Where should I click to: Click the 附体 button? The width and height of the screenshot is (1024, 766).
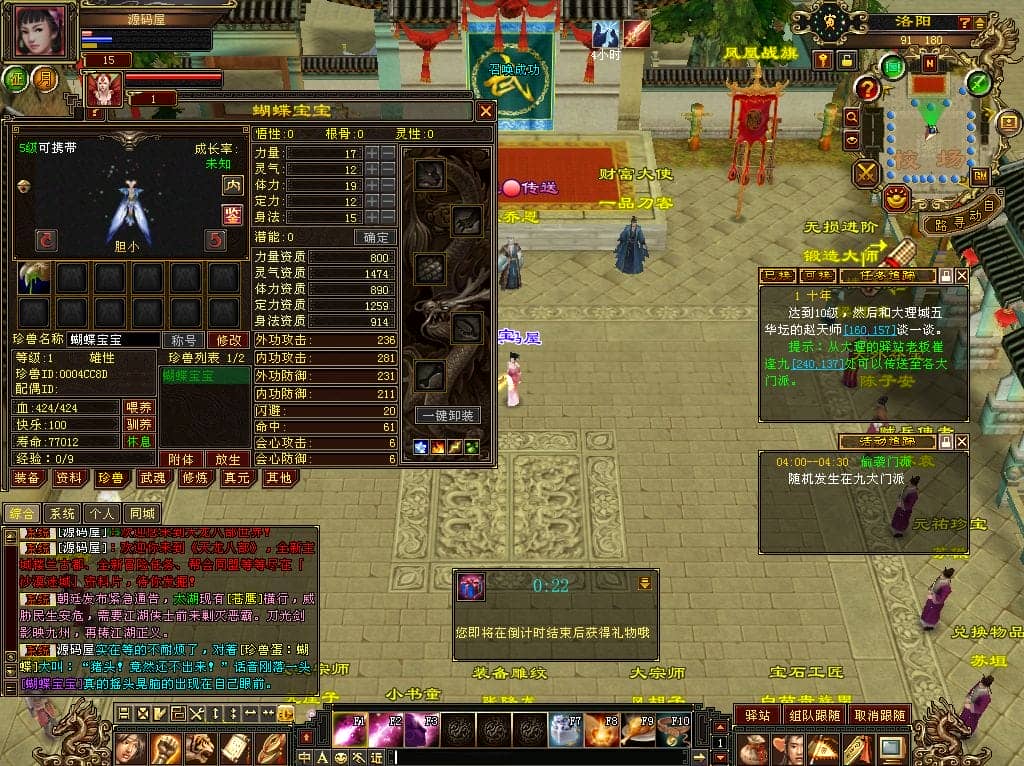(181, 459)
